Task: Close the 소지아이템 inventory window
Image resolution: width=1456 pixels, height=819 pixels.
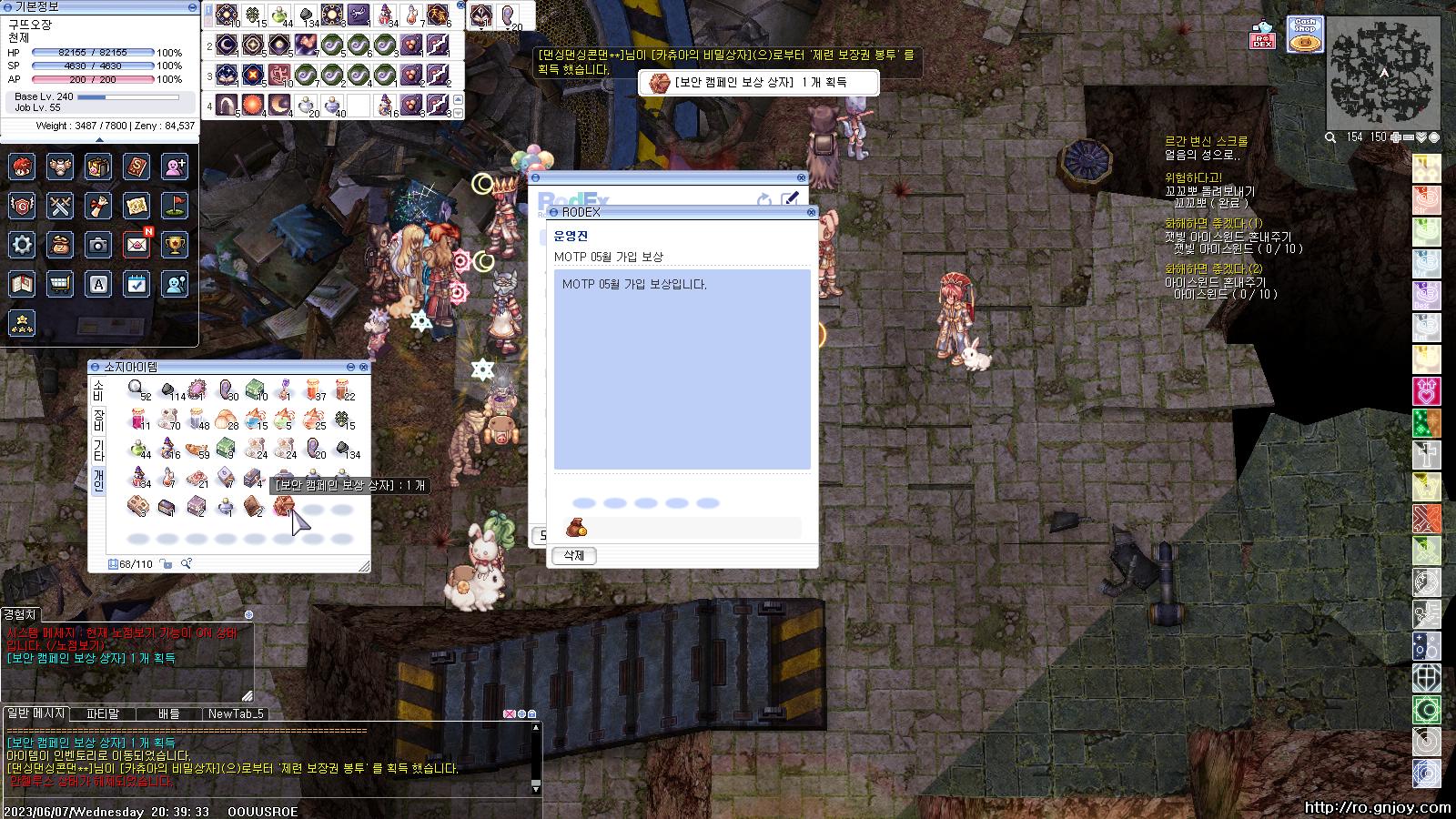Action: click(364, 367)
